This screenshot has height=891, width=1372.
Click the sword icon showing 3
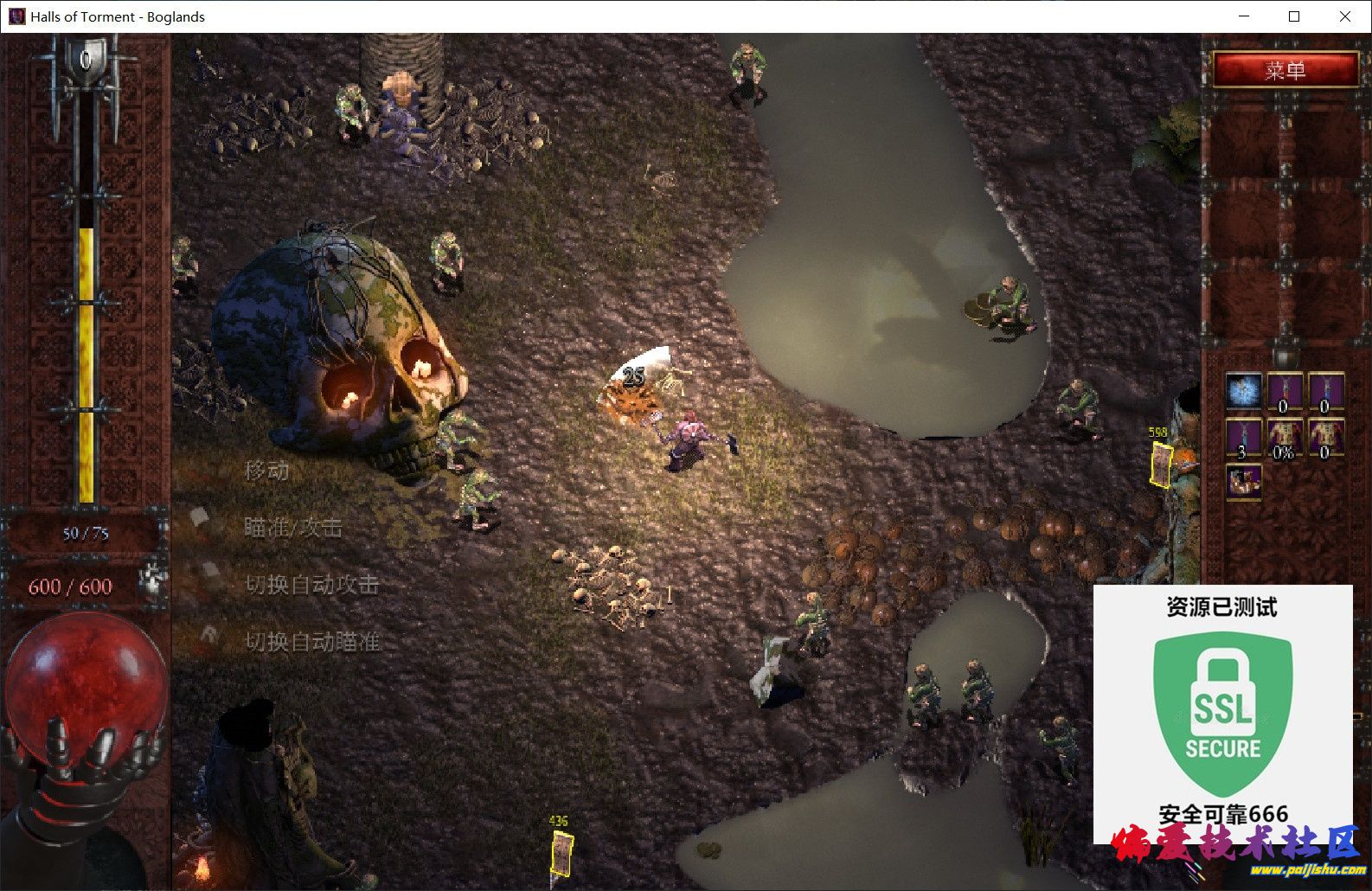tap(1243, 438)
